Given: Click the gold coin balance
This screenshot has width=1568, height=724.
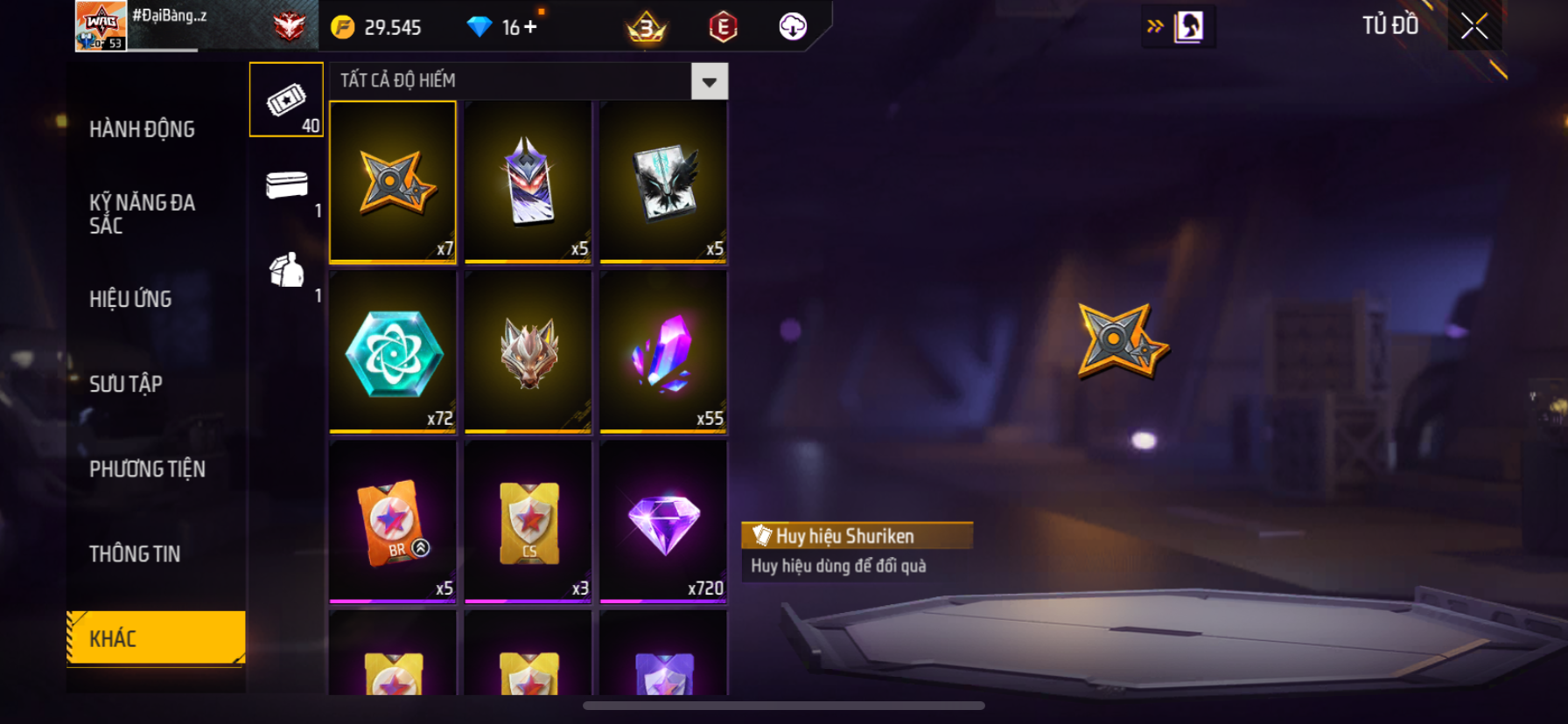Looking at the screenshot, I should click(x=376, y=27).
